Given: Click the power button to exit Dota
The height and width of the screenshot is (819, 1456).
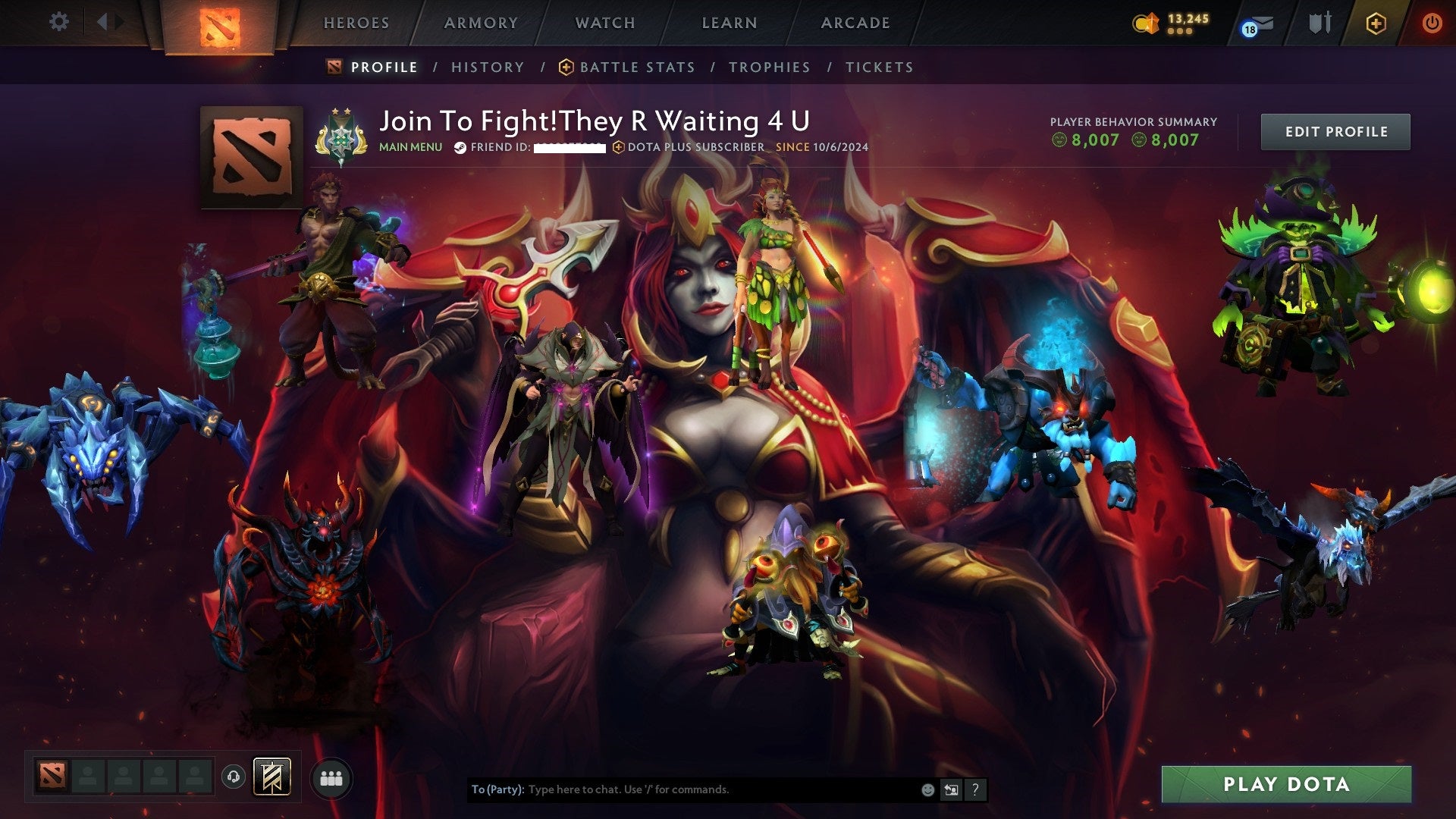Looking at the screenshot, I should 1432,23.
